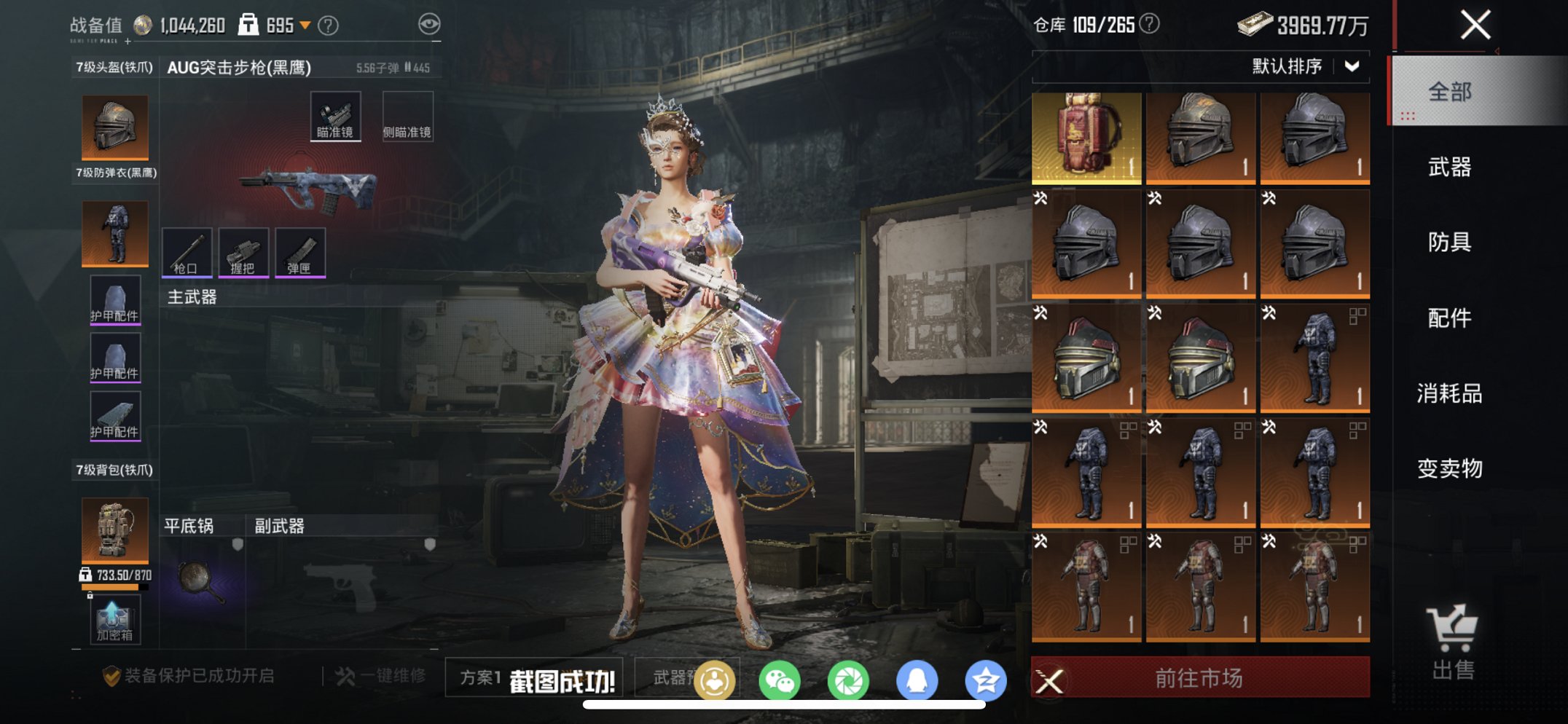Show the 防具 category tab
Viewport: 1568px width, 724px height.
(x=1450, y=242)
